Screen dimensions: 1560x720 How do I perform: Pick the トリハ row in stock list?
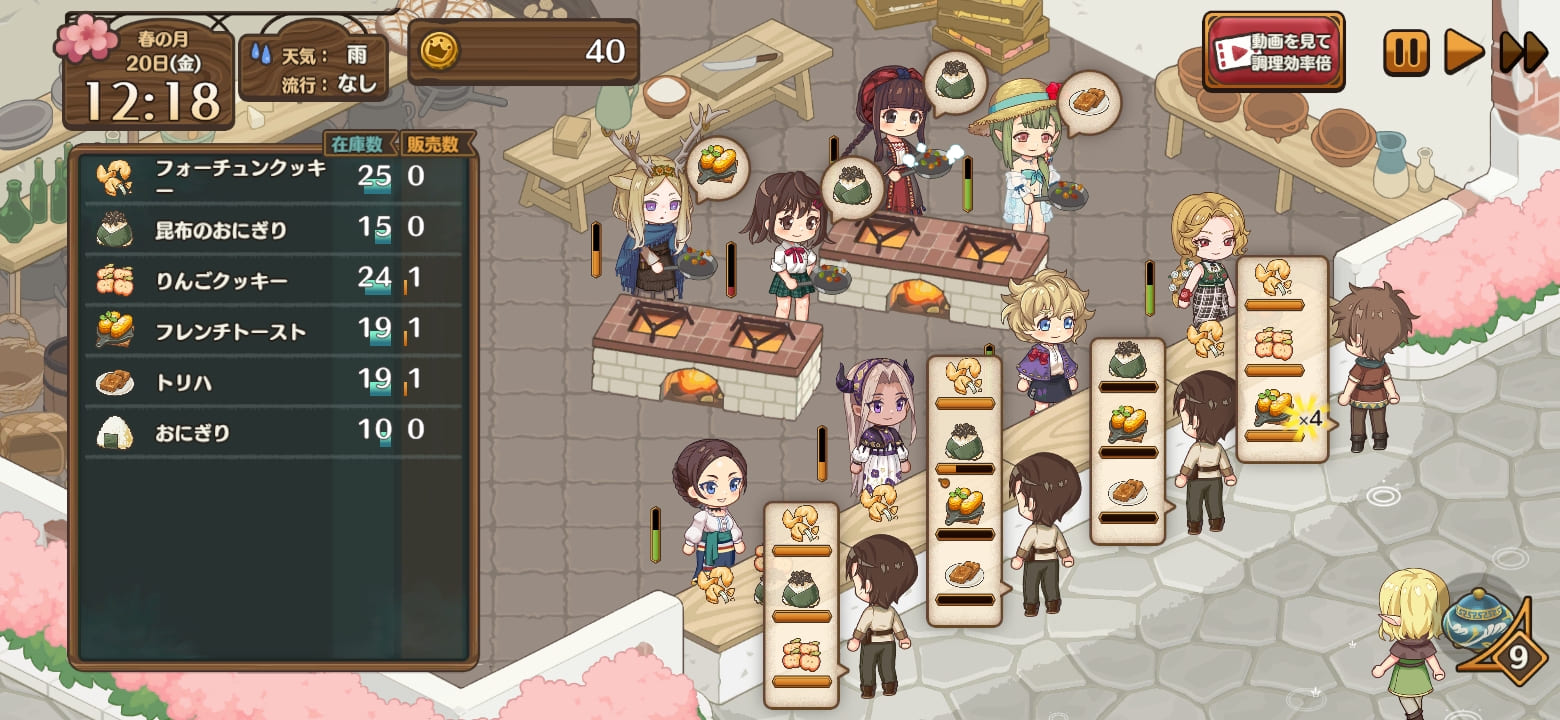click(x=270, y=382)
